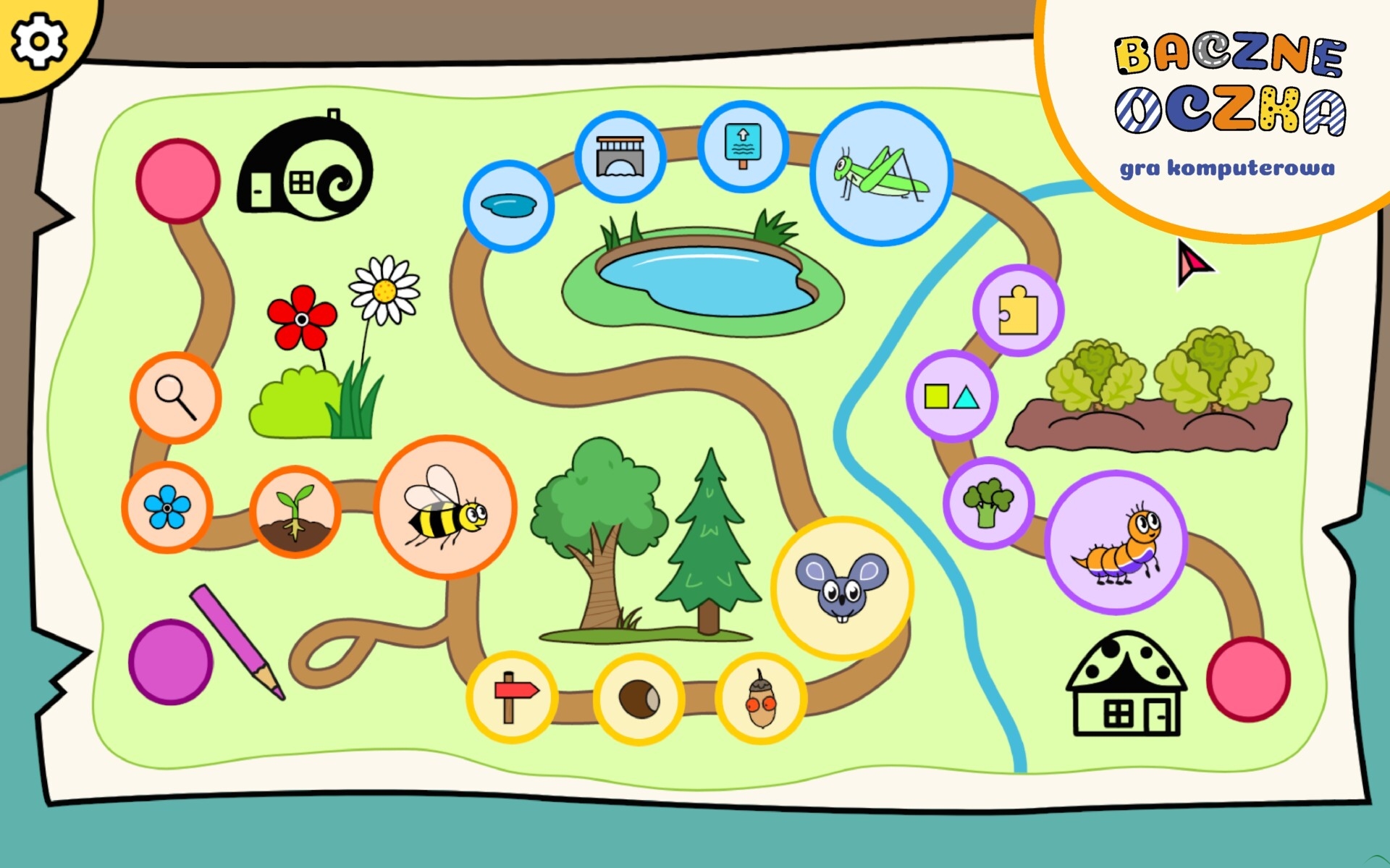
Task: Select the pink circle near the snail house
Action: point(178,180)
